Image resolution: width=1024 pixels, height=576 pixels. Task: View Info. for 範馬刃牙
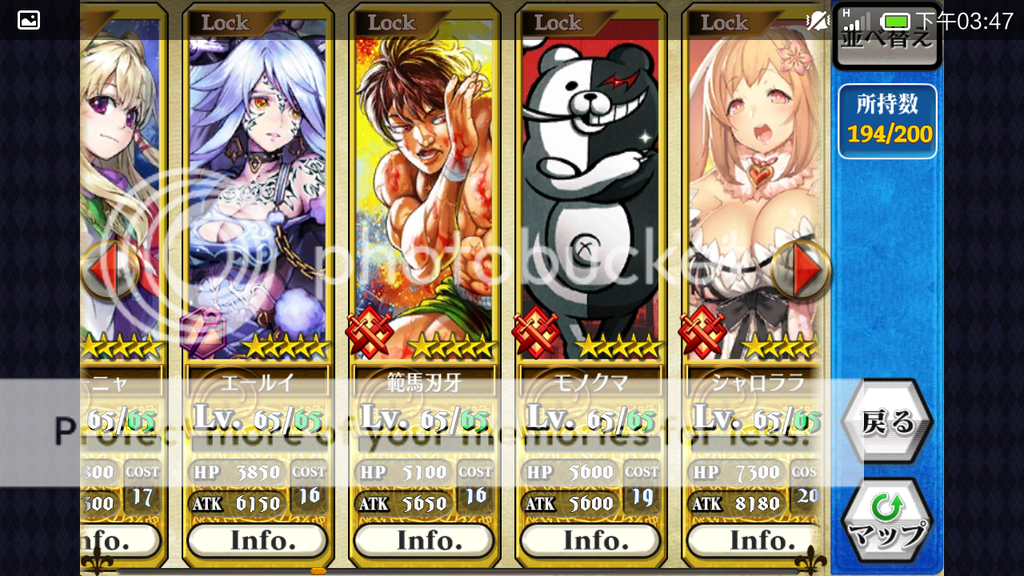423,540
